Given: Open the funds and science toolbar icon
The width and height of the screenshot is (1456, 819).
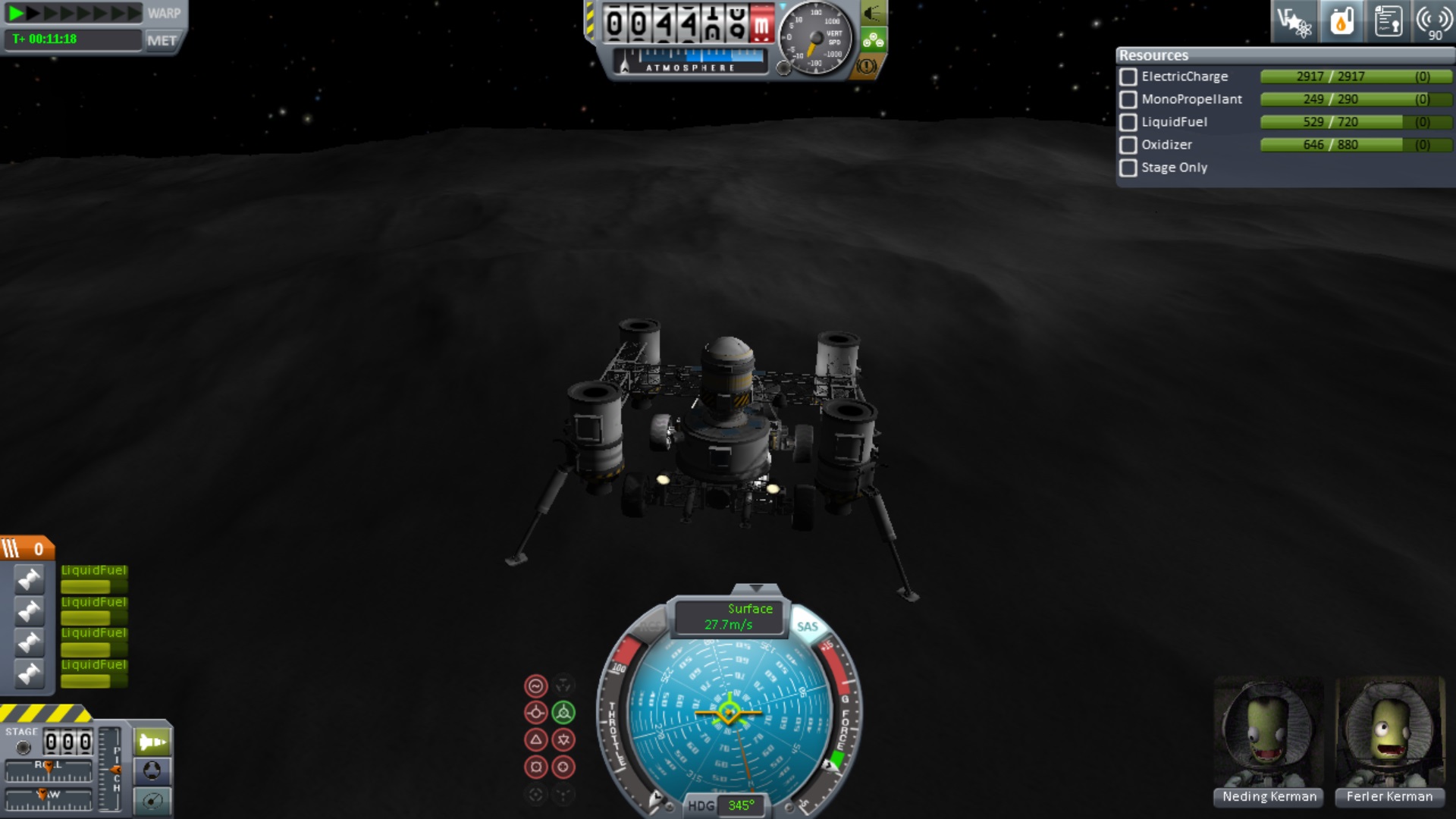Looking at the screenshot, I should (x=1294, y=21).
